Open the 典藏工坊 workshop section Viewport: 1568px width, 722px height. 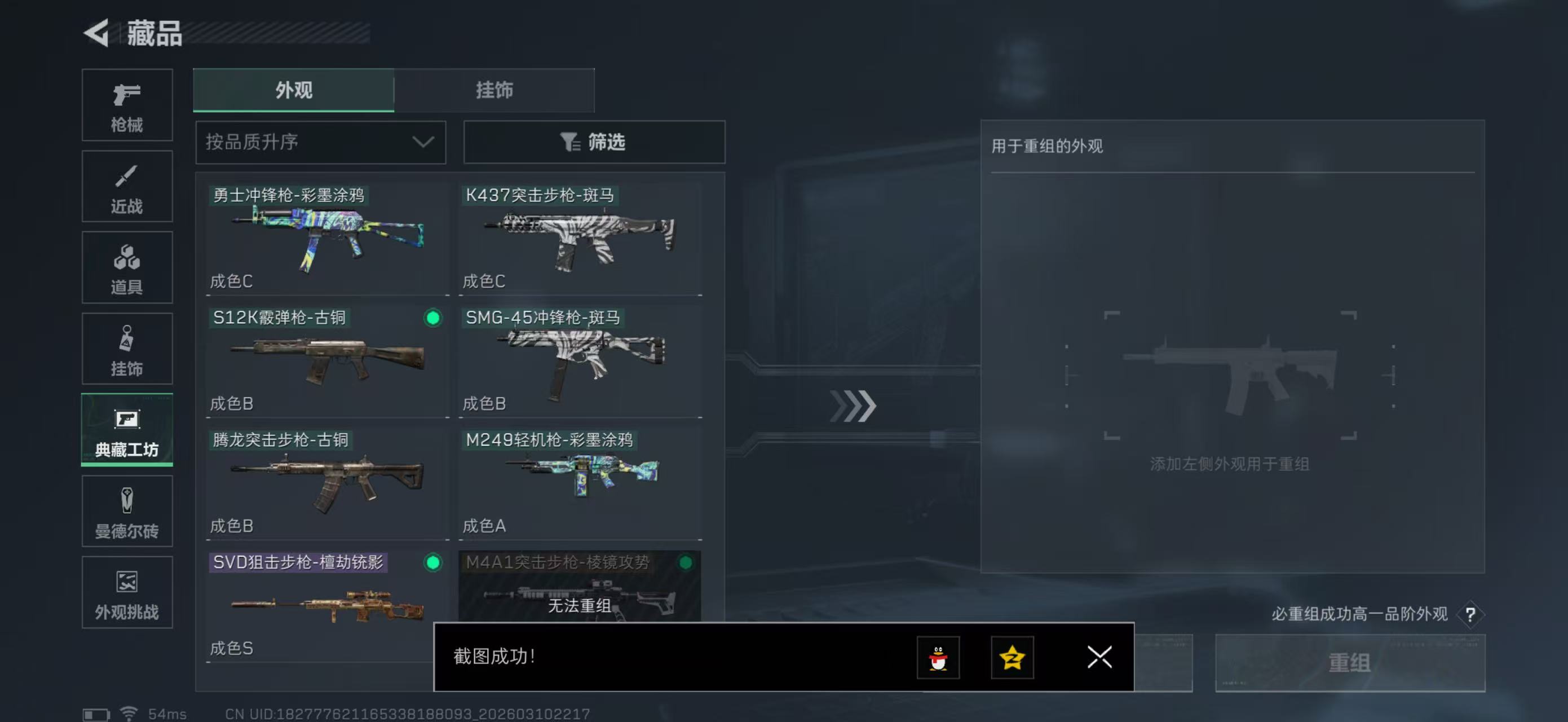point(127,430)
